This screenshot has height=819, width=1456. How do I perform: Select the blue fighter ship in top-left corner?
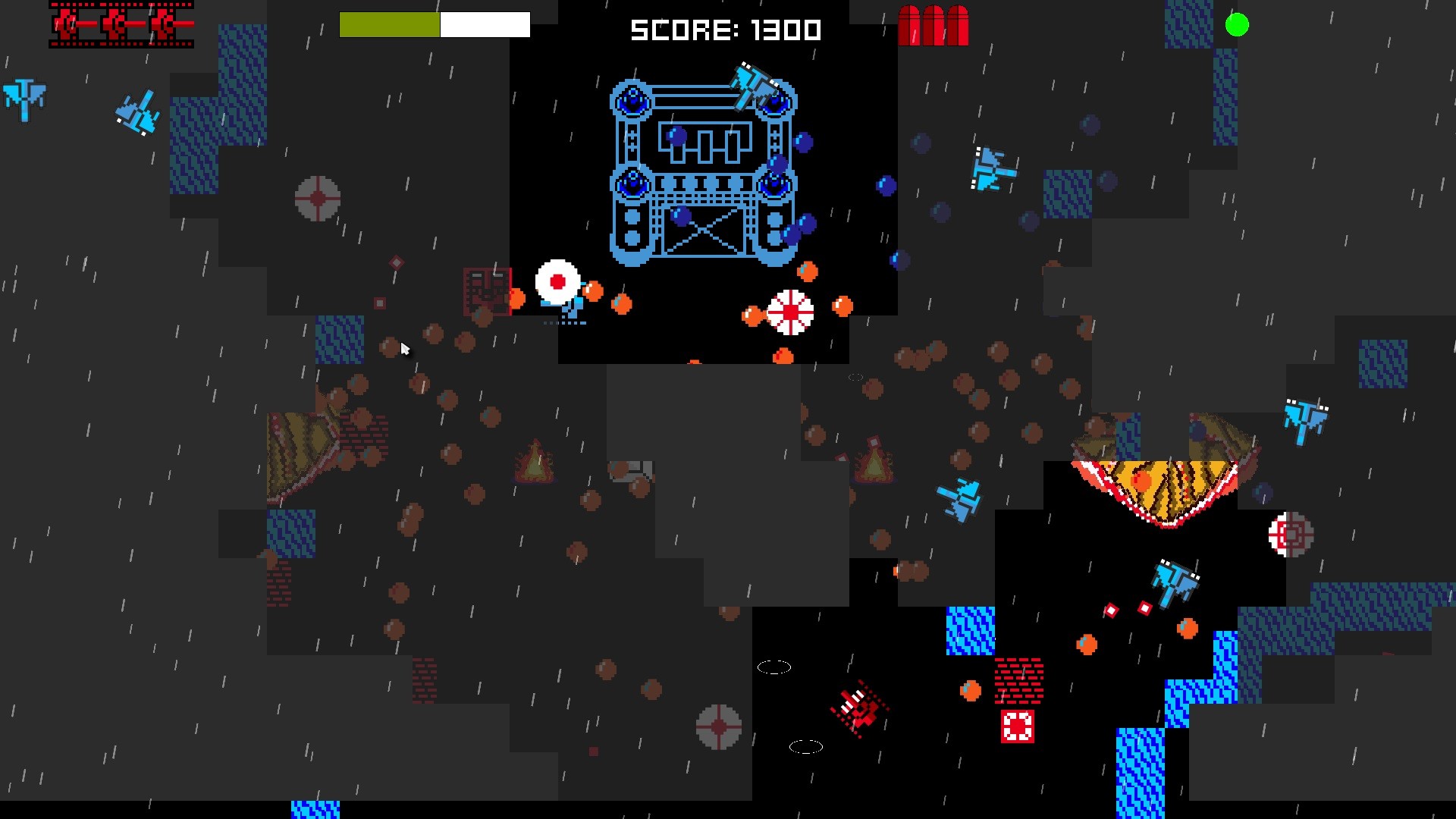click(x=23, y=99)
